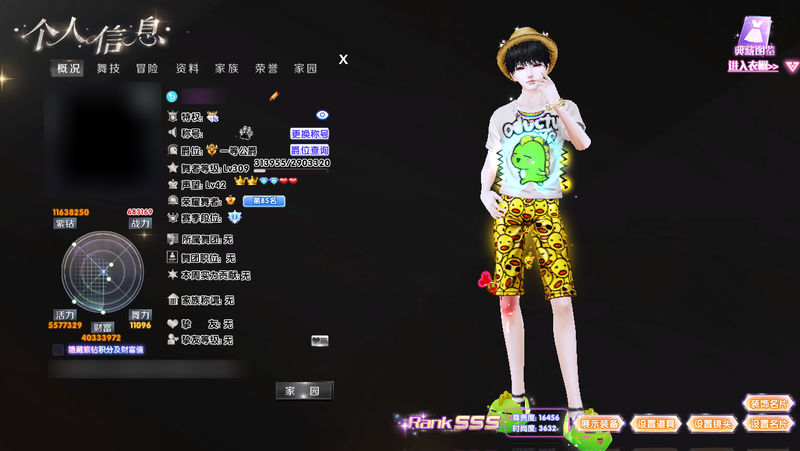Tick the 隐藏紫钻积分及财富值 checkbox
Viewport: 800px width, 451px height.
(58, 350)
